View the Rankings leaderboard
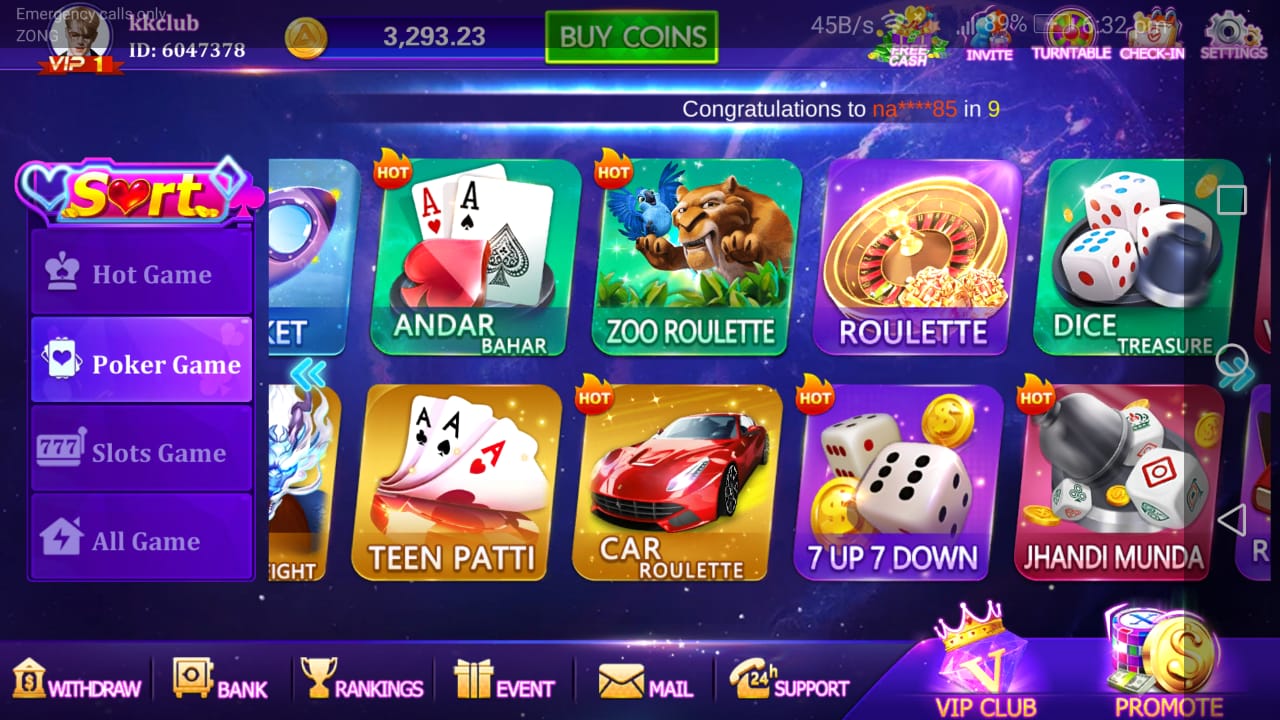This screenshot has height=720, width=1280. (x=362, y=681)
